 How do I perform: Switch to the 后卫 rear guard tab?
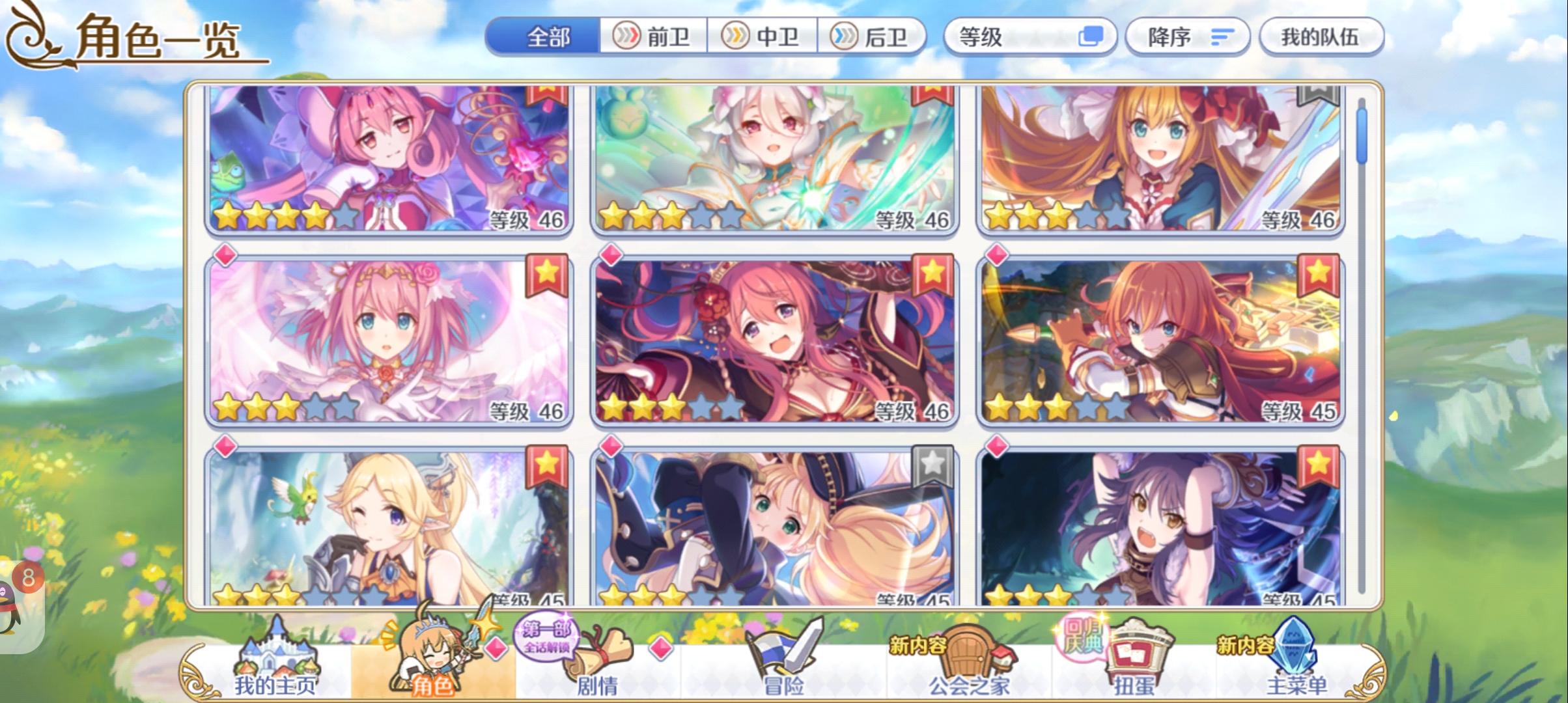(x=873, y=37)
